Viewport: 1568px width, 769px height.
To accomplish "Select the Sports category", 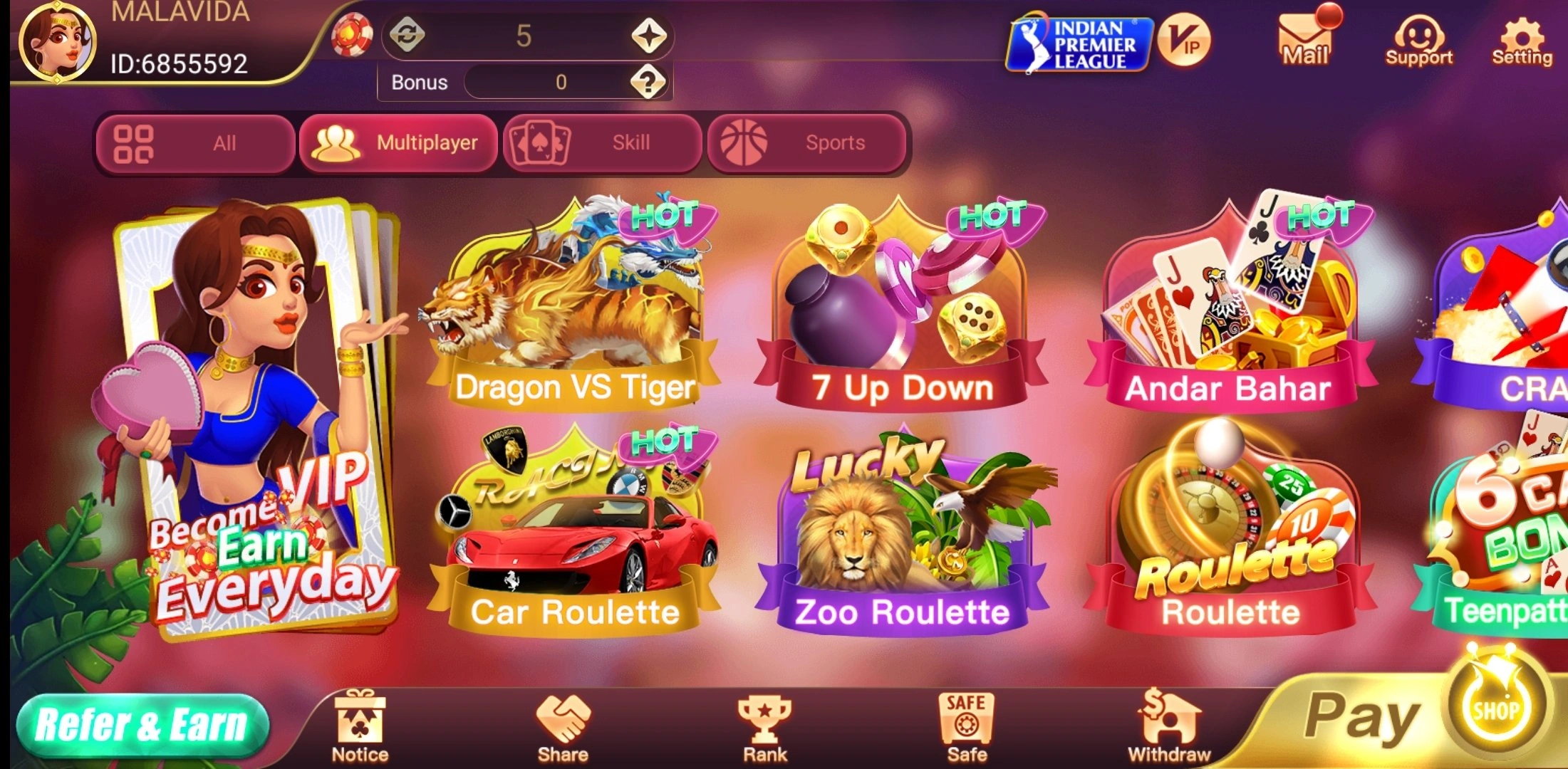I will [806, 142].
